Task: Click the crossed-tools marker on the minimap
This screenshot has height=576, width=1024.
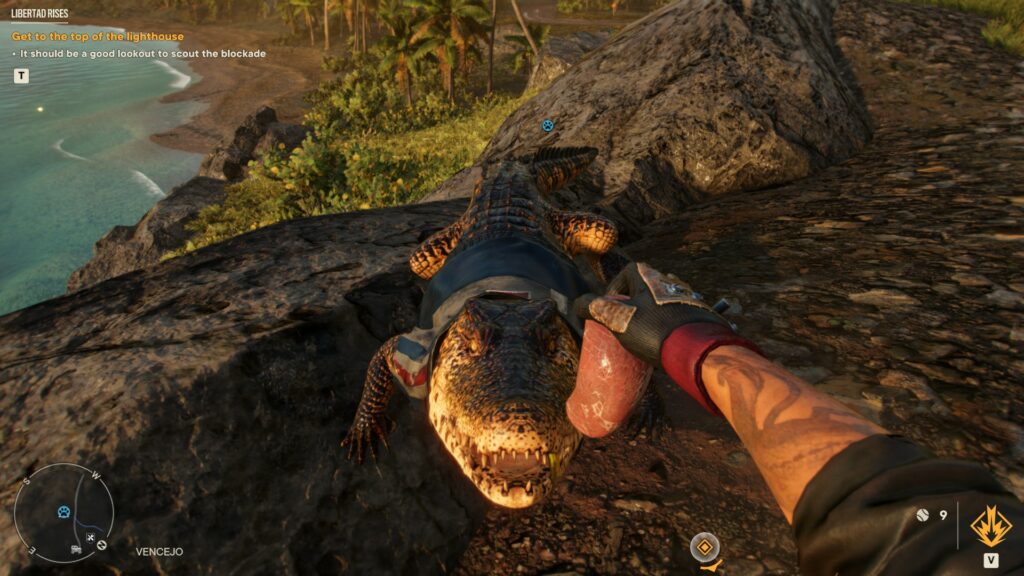Action: [90, 539]
